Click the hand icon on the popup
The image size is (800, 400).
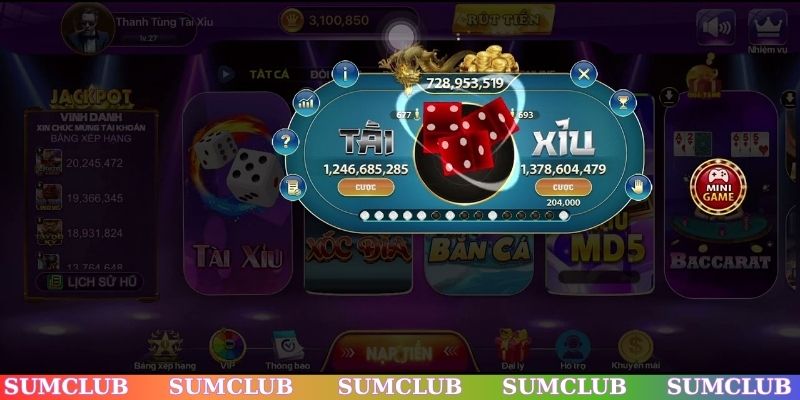click(638, 185)
